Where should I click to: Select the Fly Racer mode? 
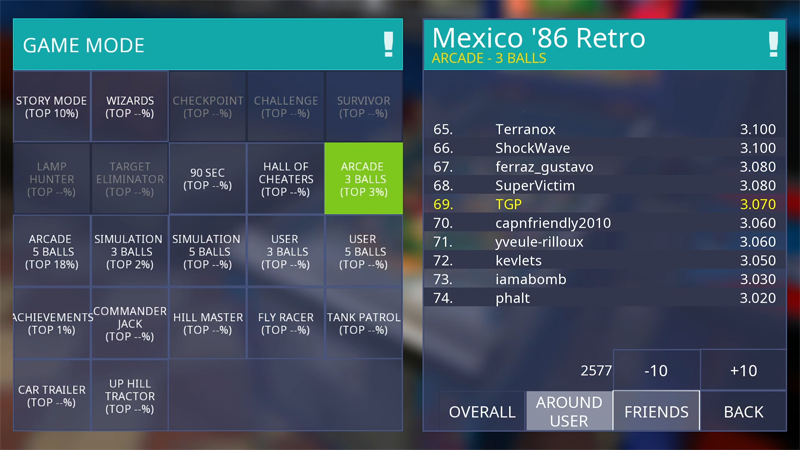click(286, 323)
